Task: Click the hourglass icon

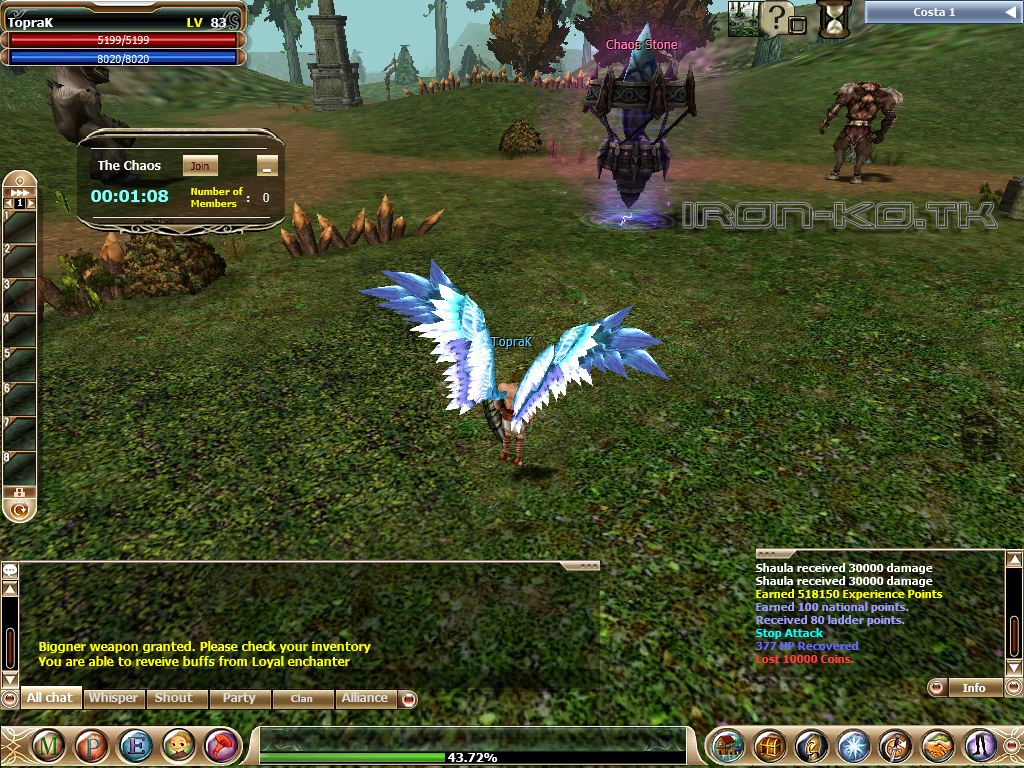Action: tap(833, 19)
